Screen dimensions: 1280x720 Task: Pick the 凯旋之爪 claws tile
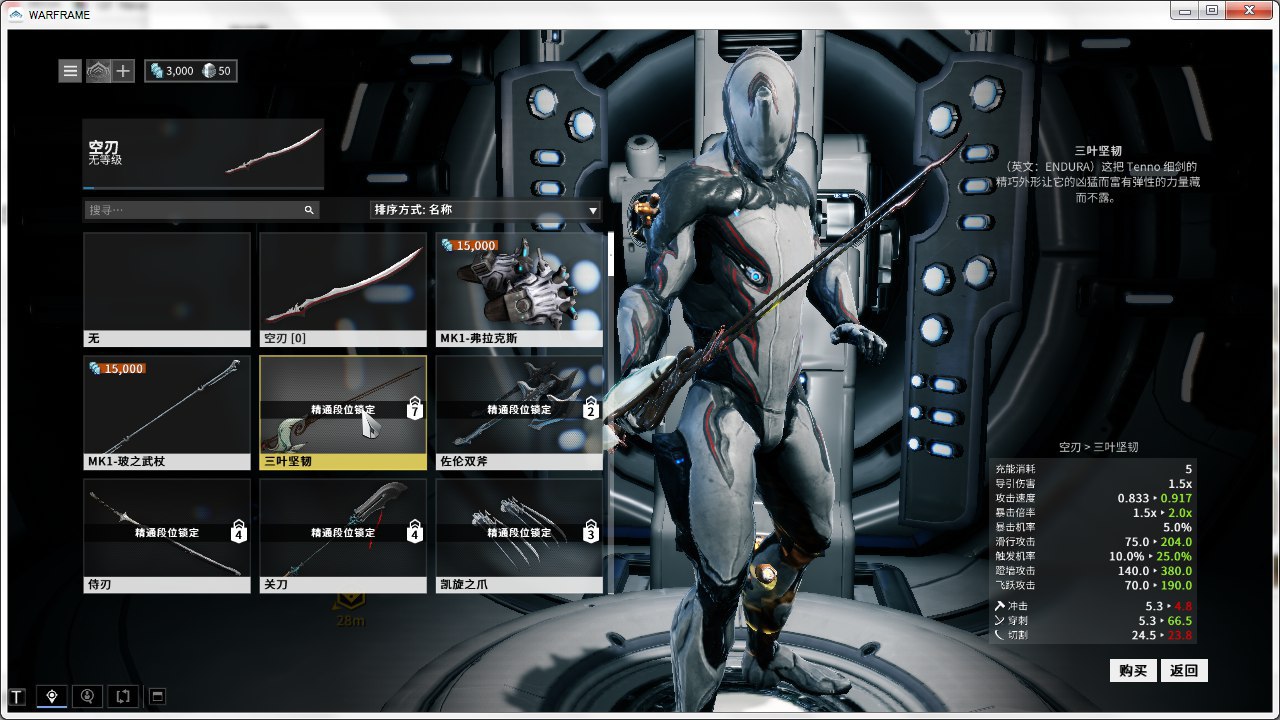[519, 536]
